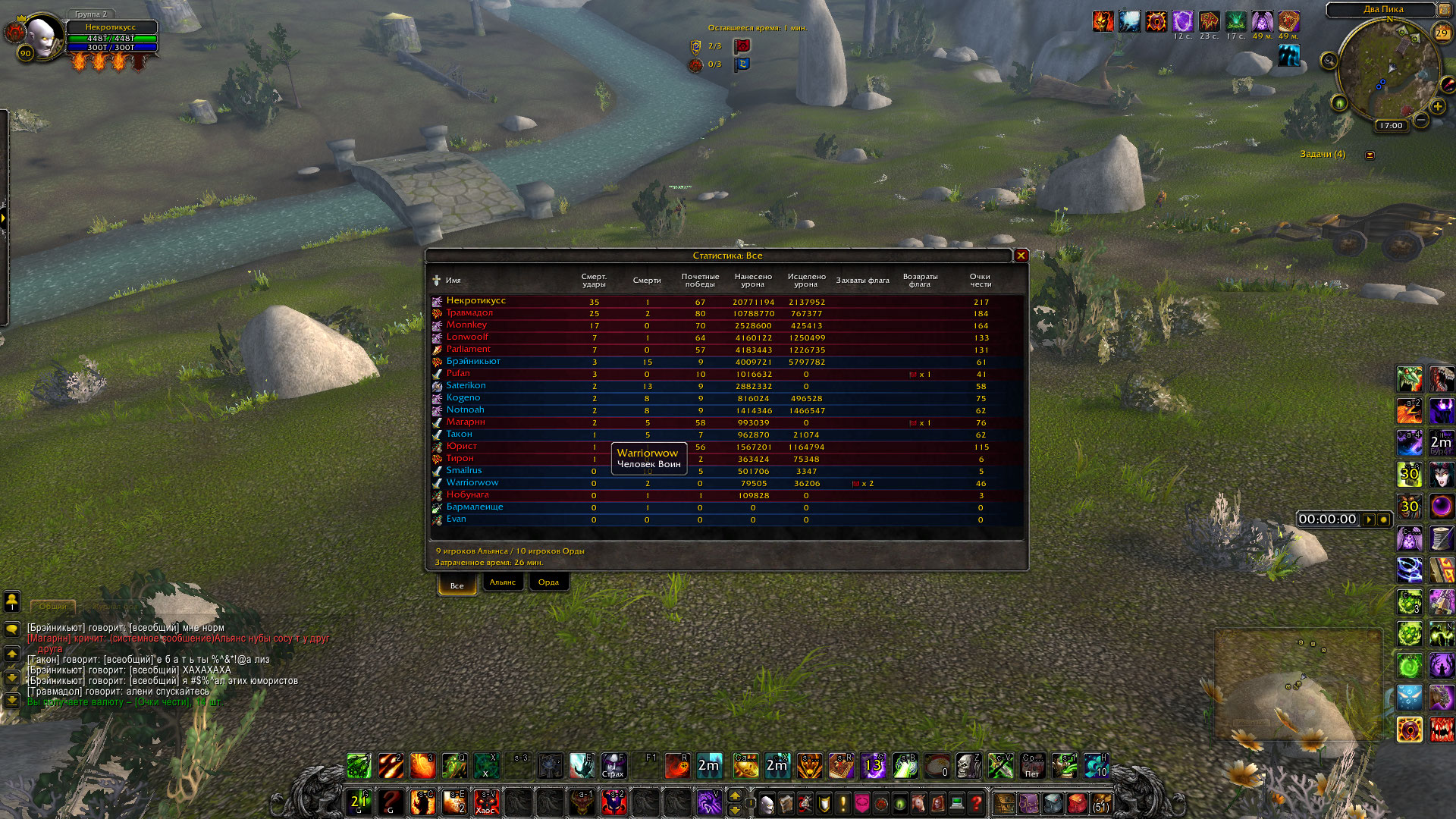Sort scoreboard by Смерти column
This screenshot has height=819, width=1456.
point(647,281)
